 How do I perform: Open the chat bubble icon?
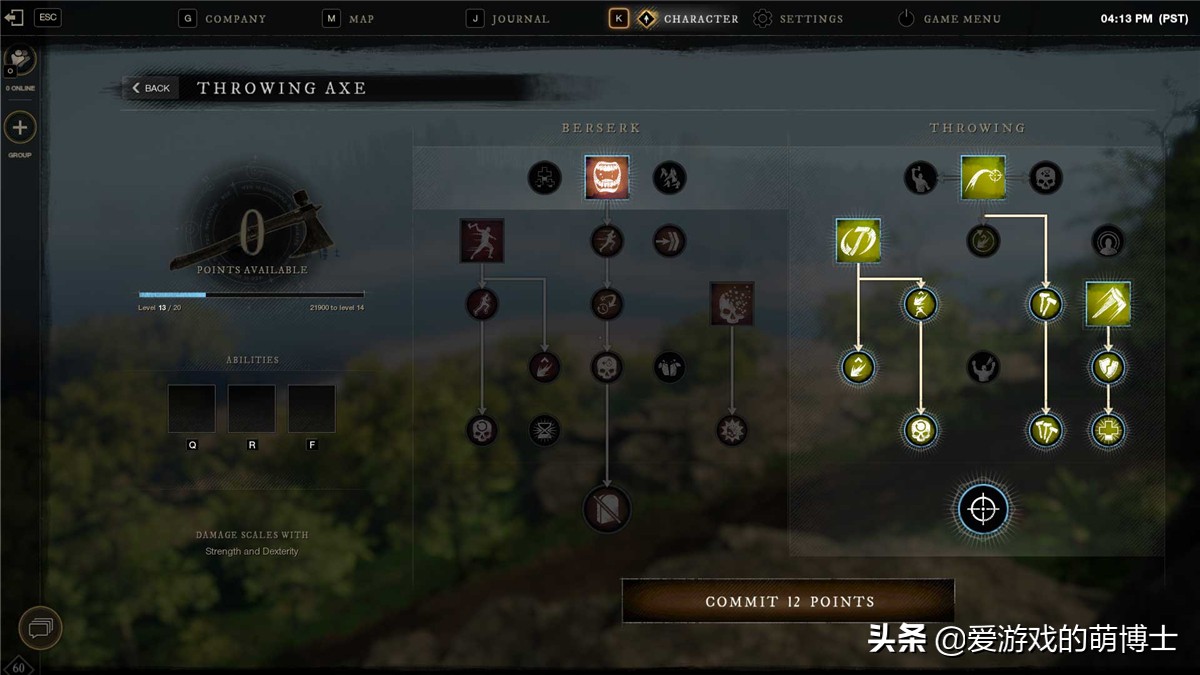tap(40, 628)
